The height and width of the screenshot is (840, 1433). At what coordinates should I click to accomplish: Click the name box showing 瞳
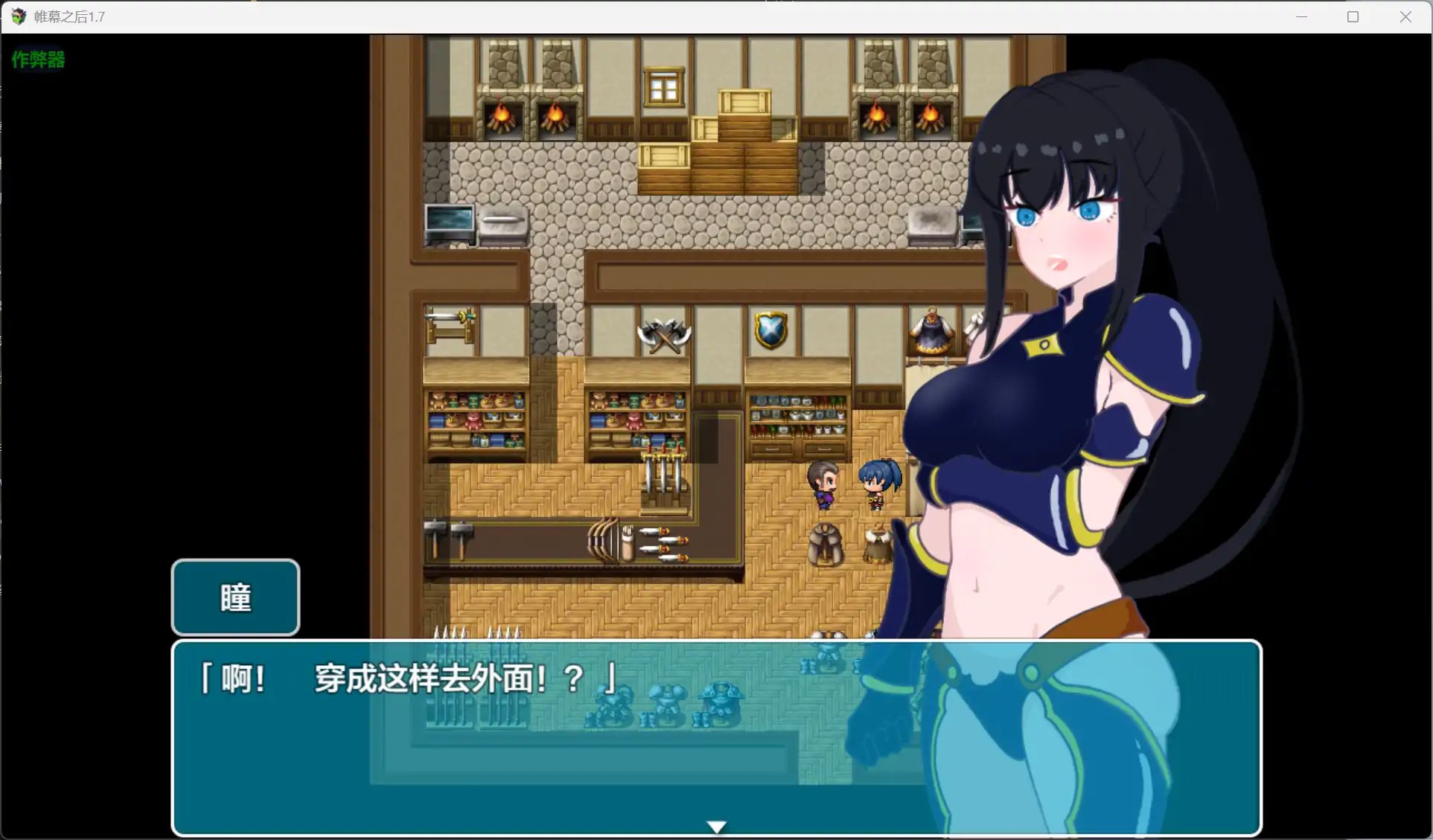pyautogui.click(x=234, y=597)
